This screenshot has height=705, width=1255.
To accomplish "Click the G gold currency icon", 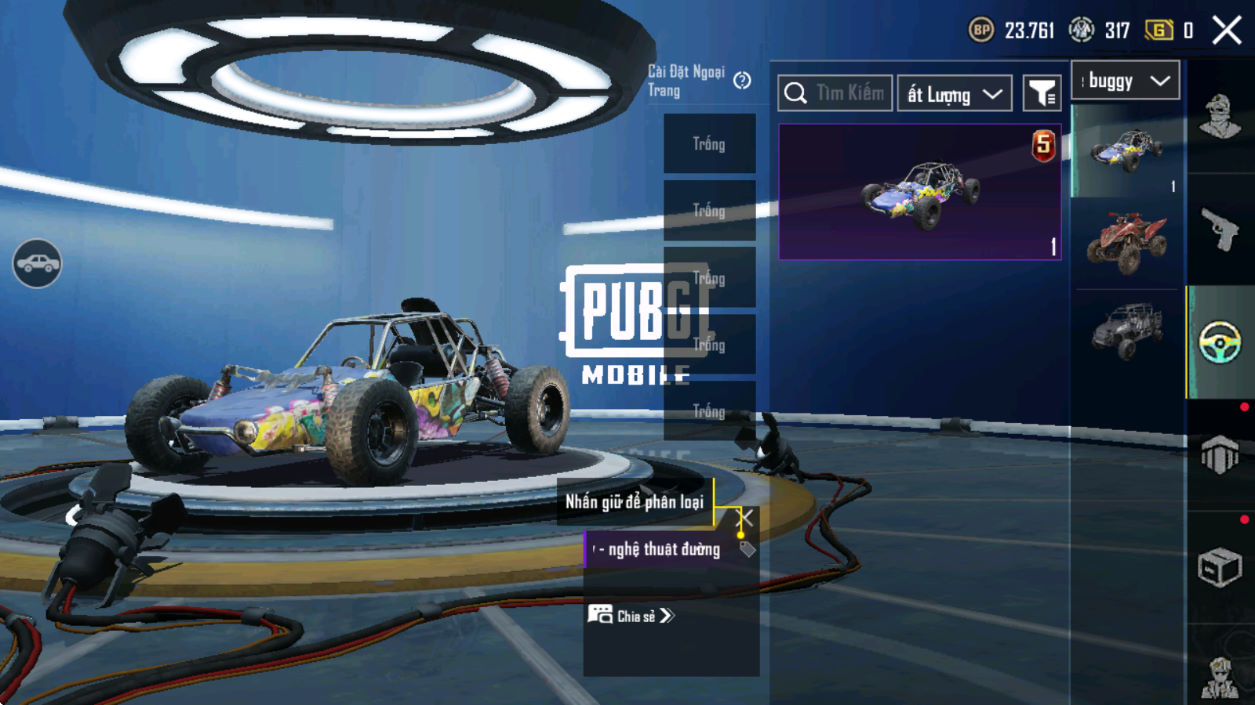I will (1158, 31).
